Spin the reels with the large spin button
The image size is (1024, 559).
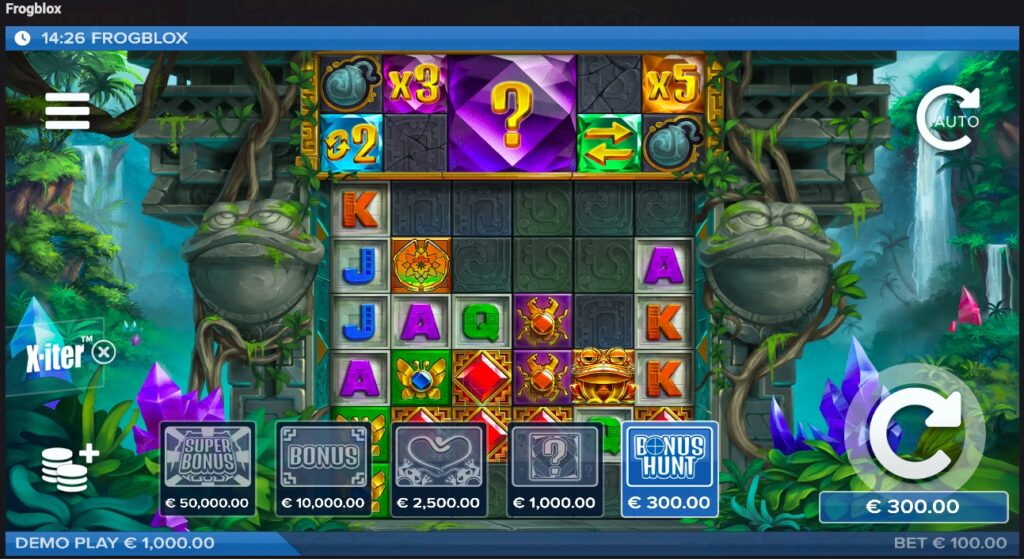pos(913,432)
